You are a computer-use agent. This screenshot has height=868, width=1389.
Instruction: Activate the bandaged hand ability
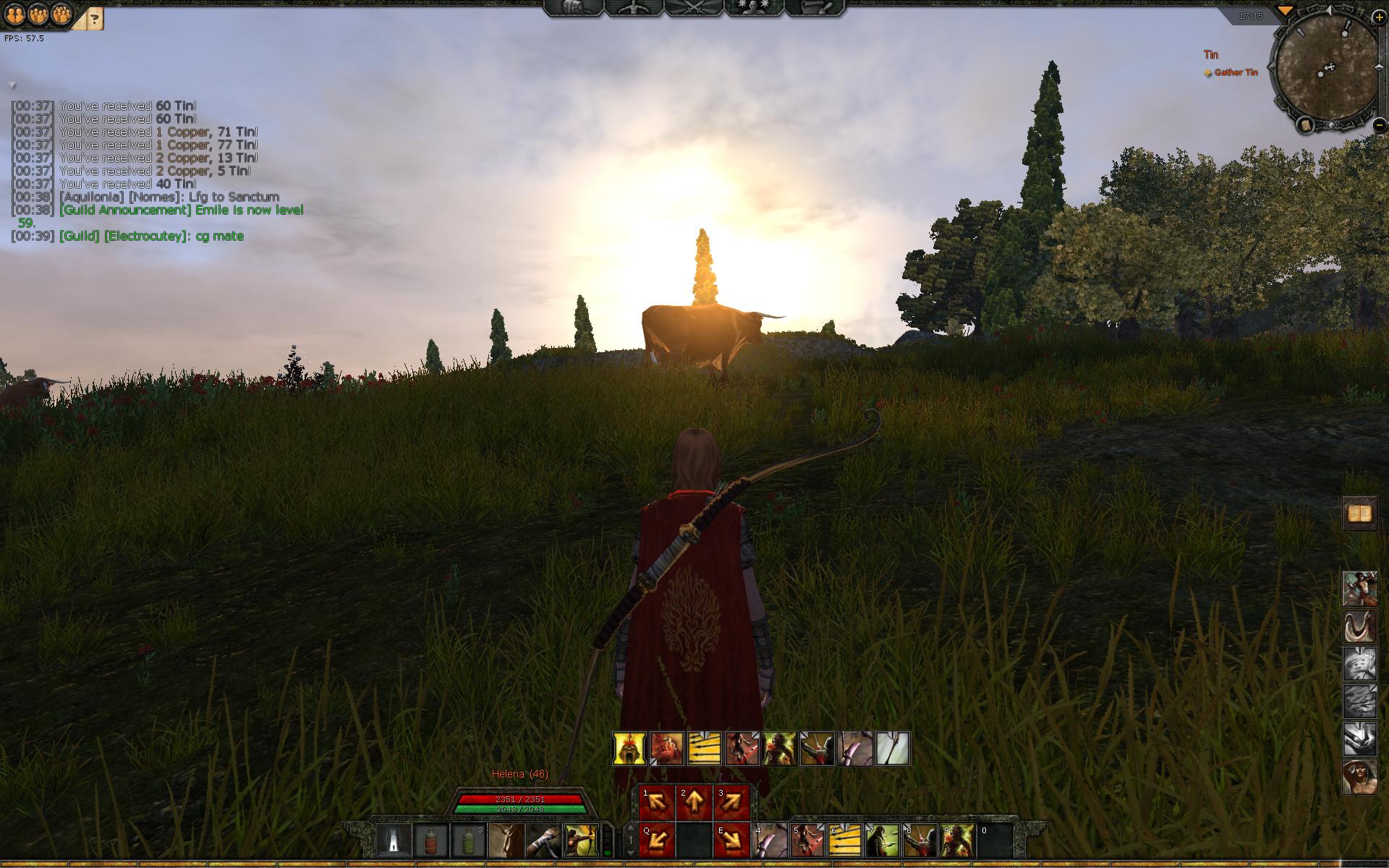(x=543, y=841)
